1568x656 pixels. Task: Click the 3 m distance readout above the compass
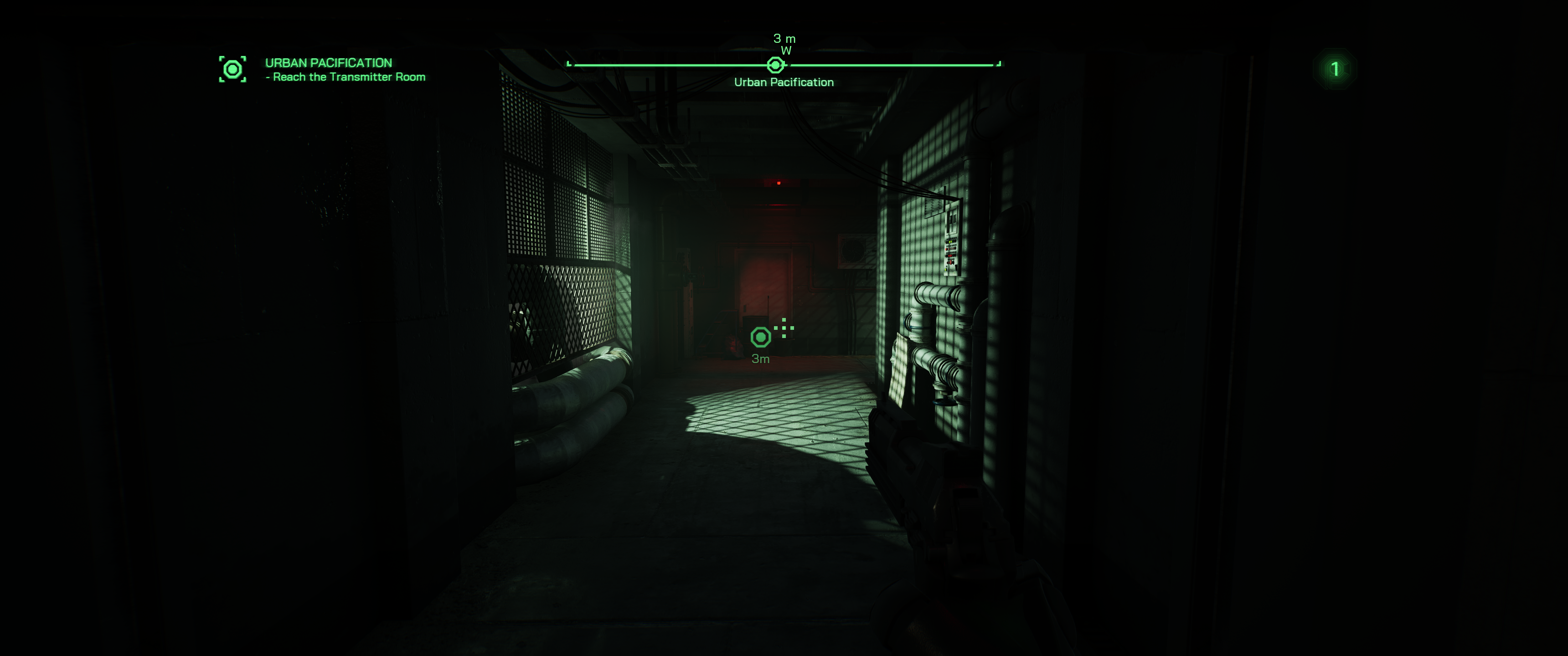click(784, 38)
